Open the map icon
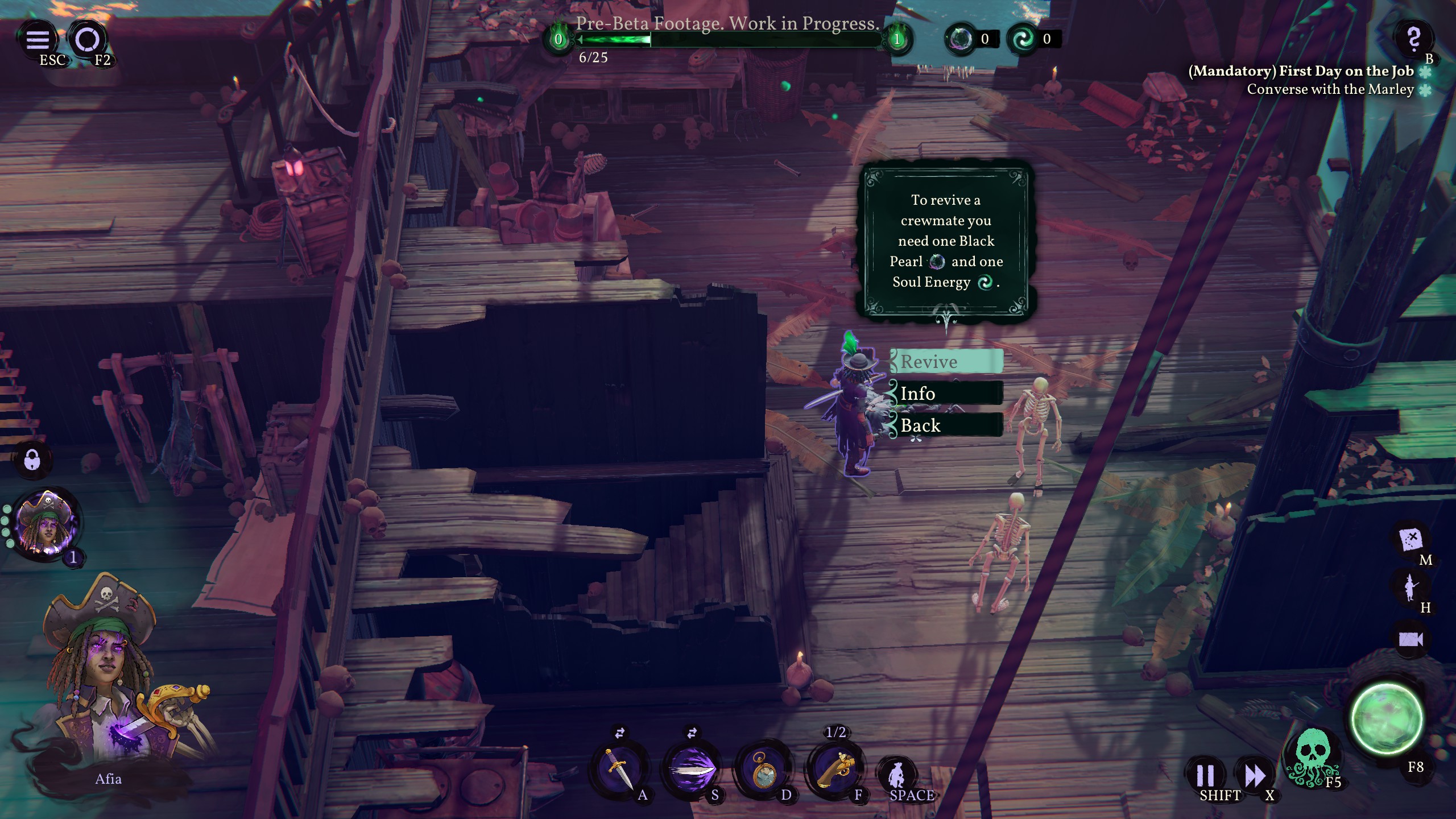This screenshot has height=819, width=1456. (1412, 539)
